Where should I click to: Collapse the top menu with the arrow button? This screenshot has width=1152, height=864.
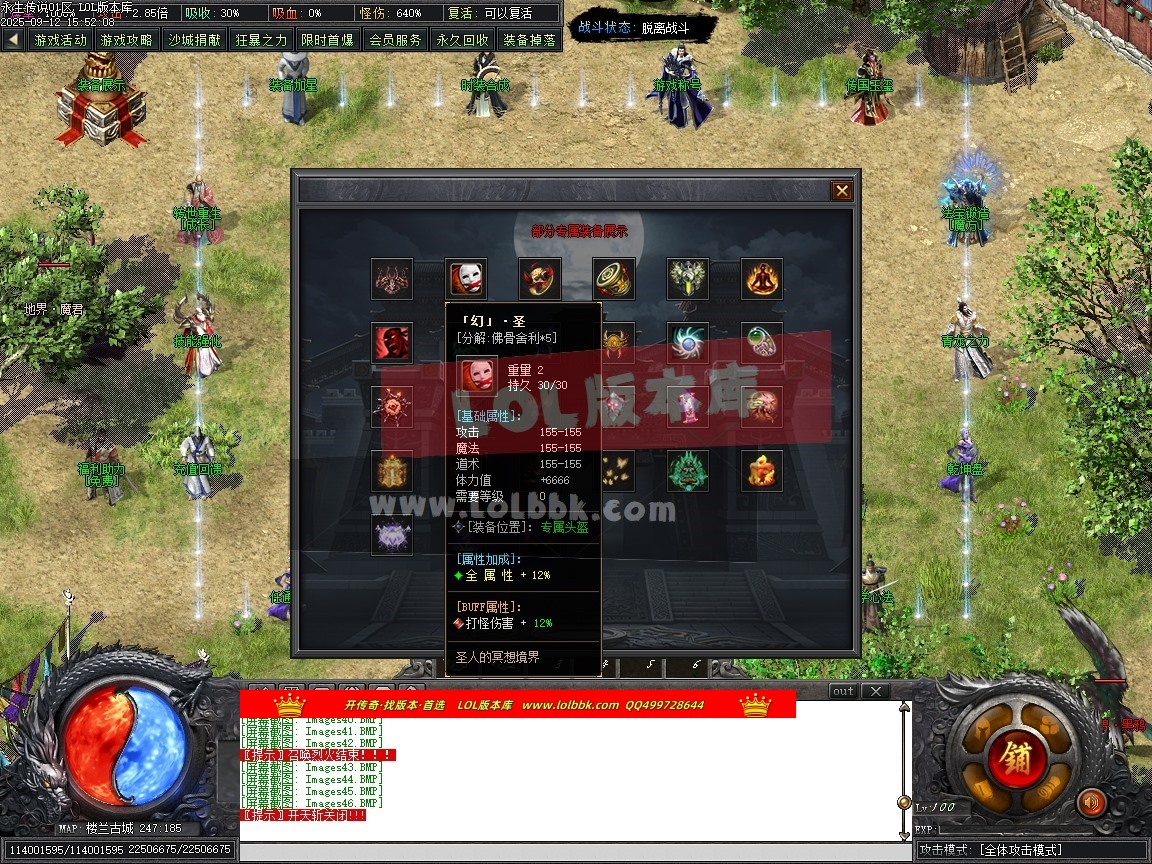[13, 40]
